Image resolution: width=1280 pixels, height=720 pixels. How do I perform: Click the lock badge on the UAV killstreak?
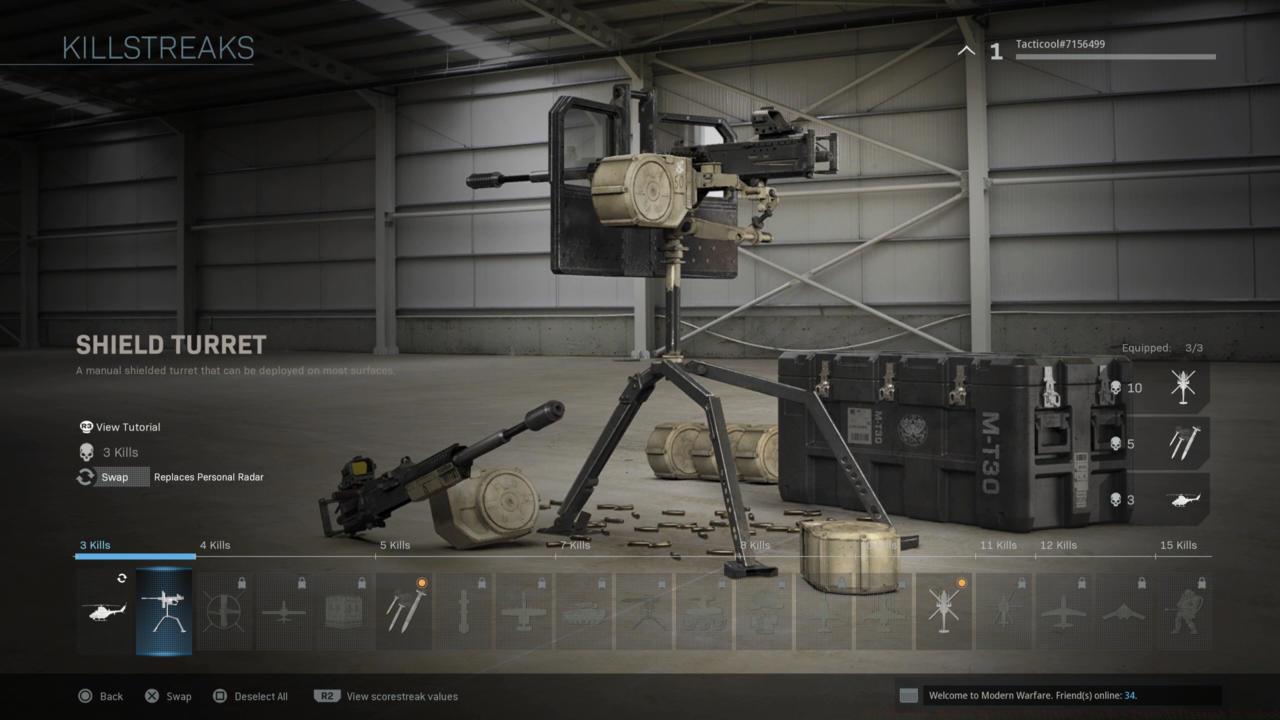301,581
